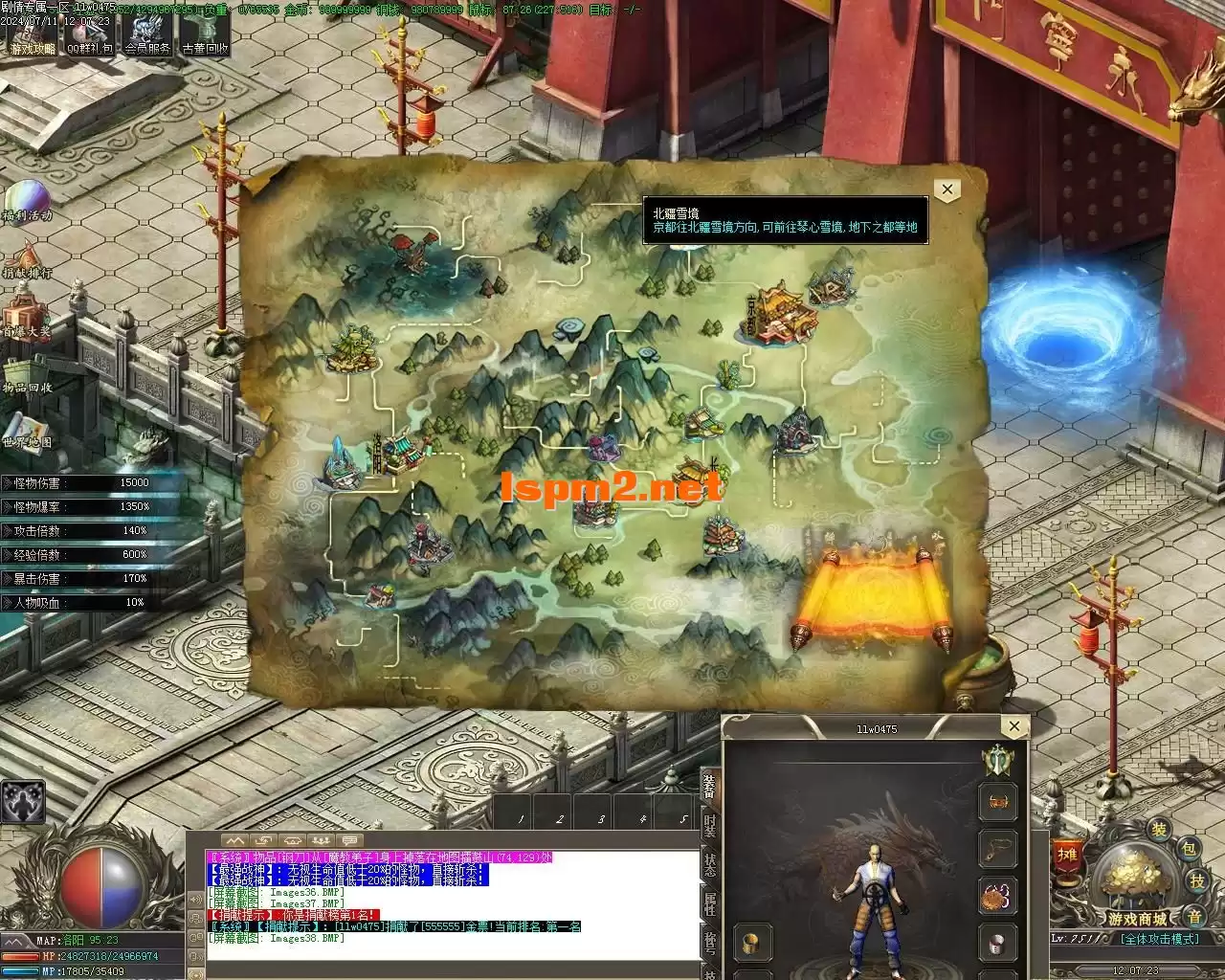
Task: Open the 摊 stall banner
Action: pos(1066,857)
